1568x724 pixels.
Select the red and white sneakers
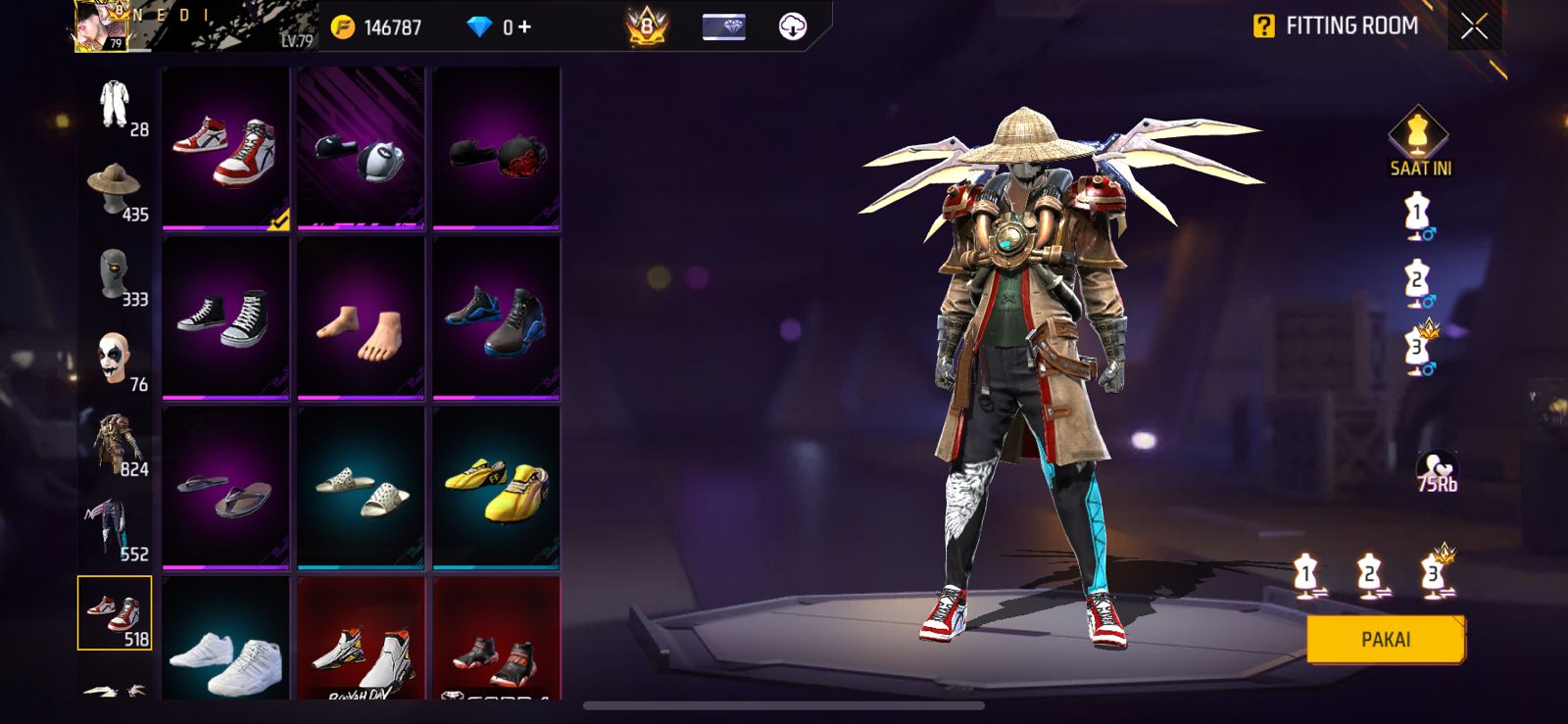tap(225, 148)
